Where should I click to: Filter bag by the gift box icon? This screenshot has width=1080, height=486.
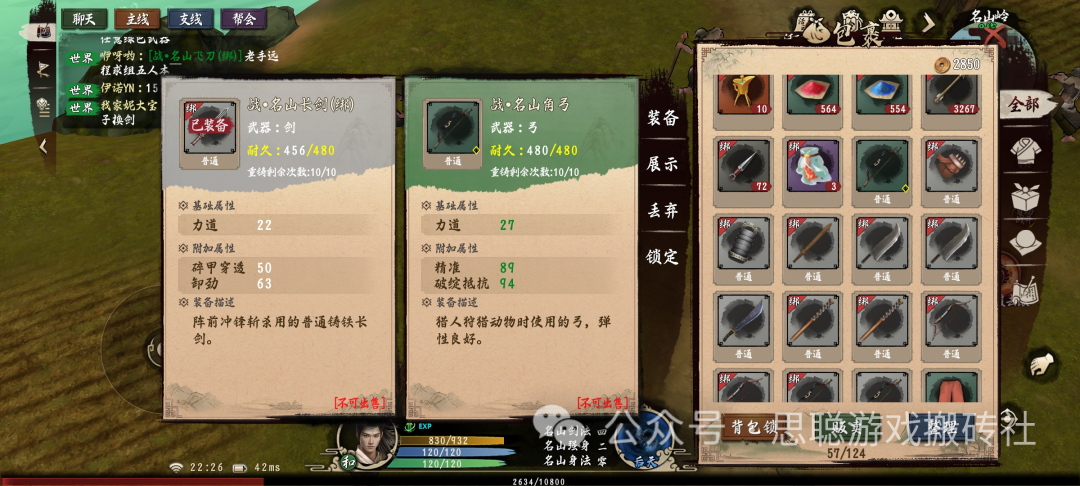point(1025,197)
